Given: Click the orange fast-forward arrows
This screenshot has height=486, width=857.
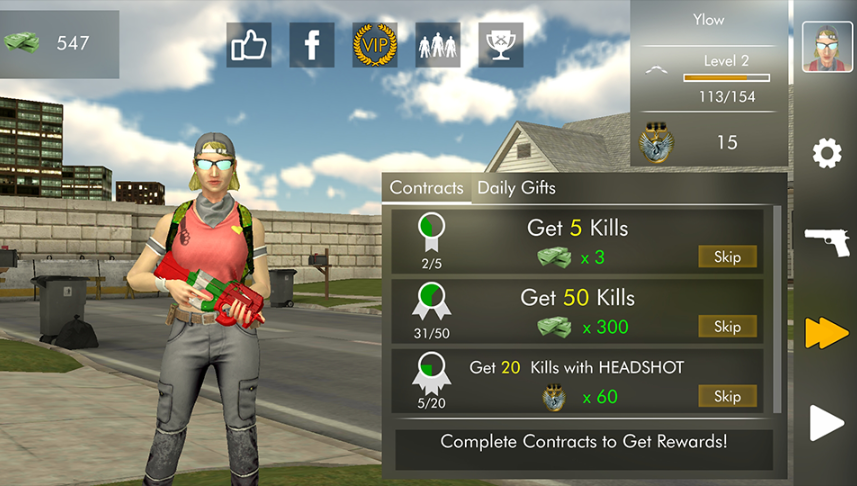Looking at the screenshot, I should 827,333.
